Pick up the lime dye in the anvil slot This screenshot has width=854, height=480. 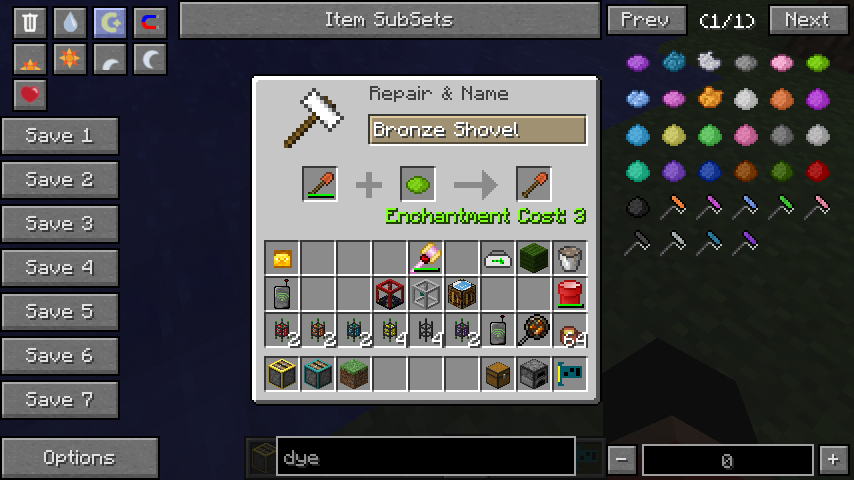click(418, 185)
